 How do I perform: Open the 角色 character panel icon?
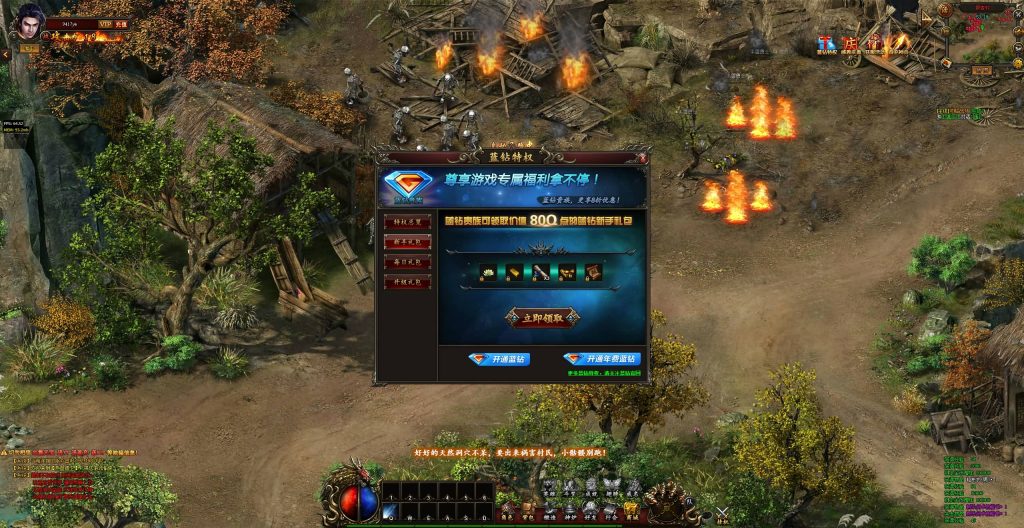[x=506, y=510]
